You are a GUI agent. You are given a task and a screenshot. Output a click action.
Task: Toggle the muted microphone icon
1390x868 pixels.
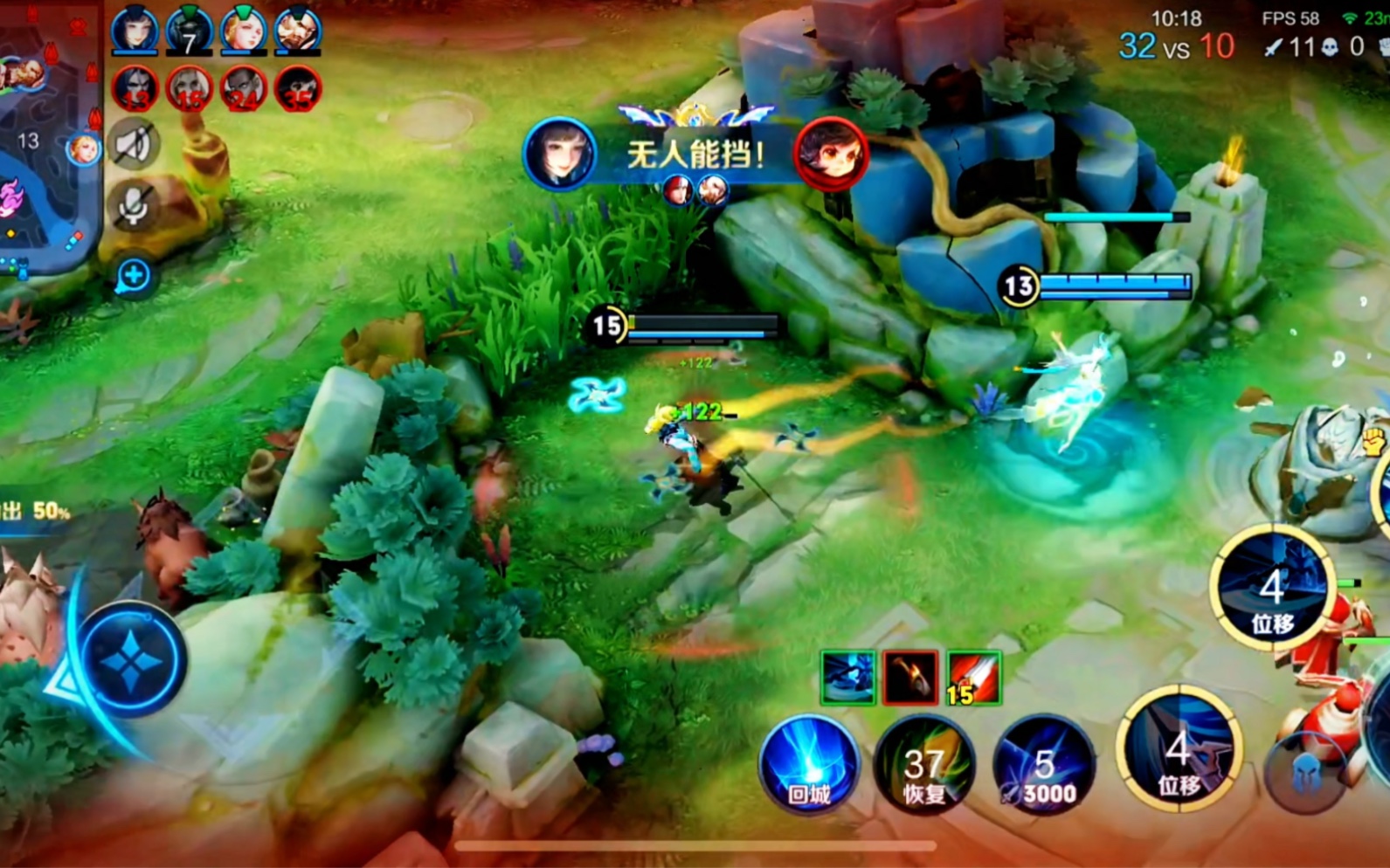point(134,207)
